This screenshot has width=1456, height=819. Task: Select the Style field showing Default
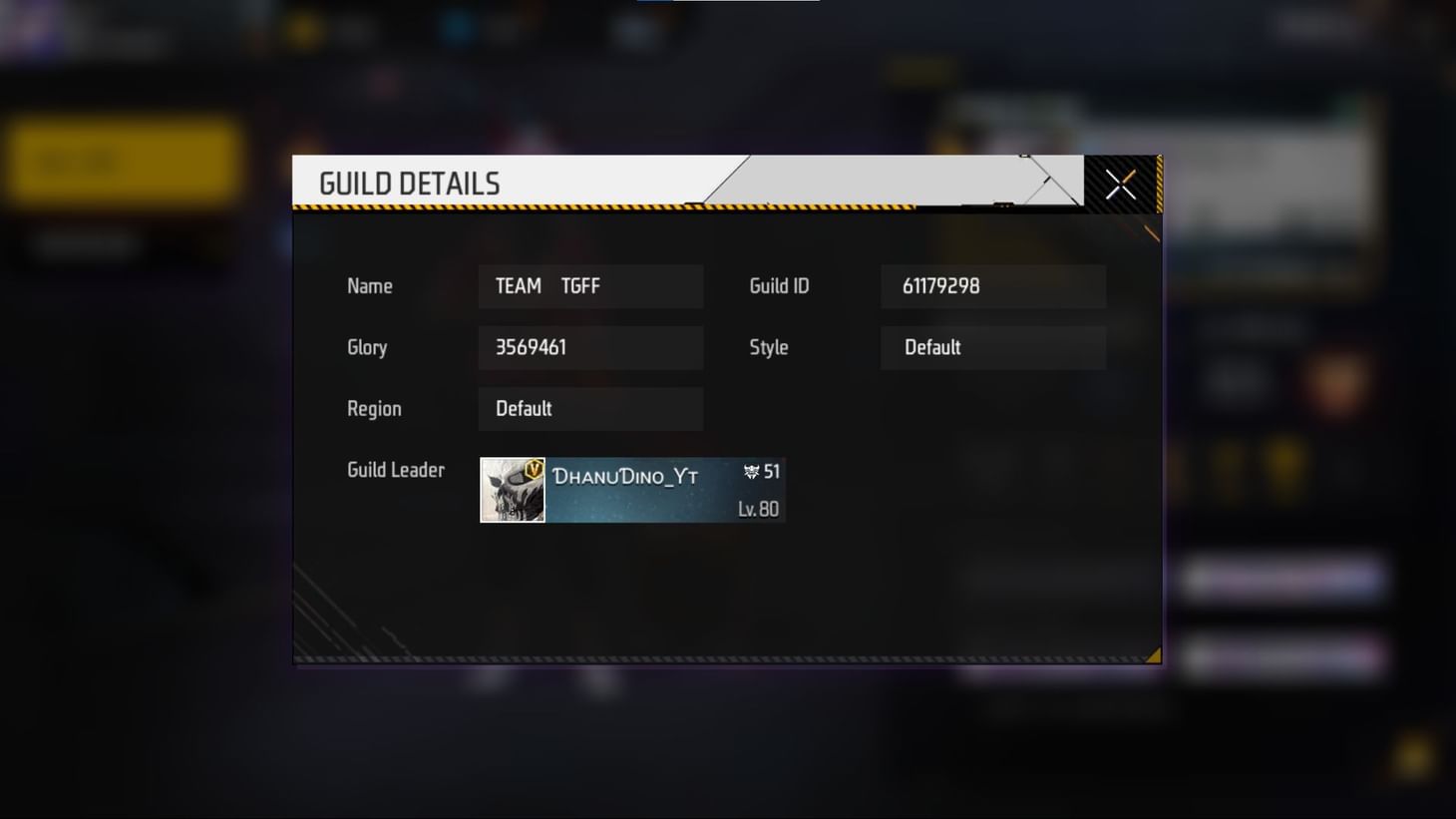pos(992,347)
